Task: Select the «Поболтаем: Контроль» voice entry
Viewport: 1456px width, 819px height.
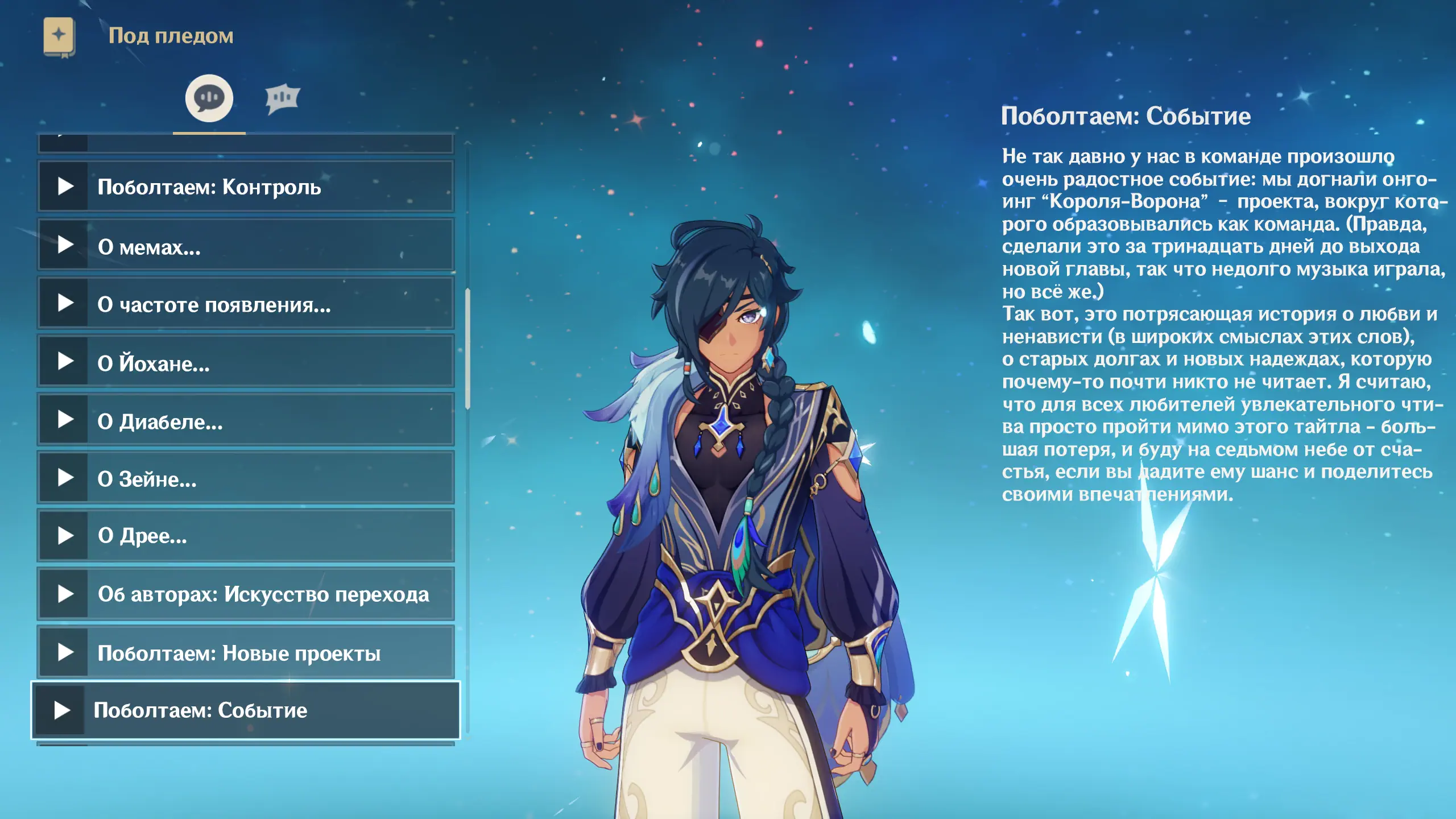Action: click(246, 187)
